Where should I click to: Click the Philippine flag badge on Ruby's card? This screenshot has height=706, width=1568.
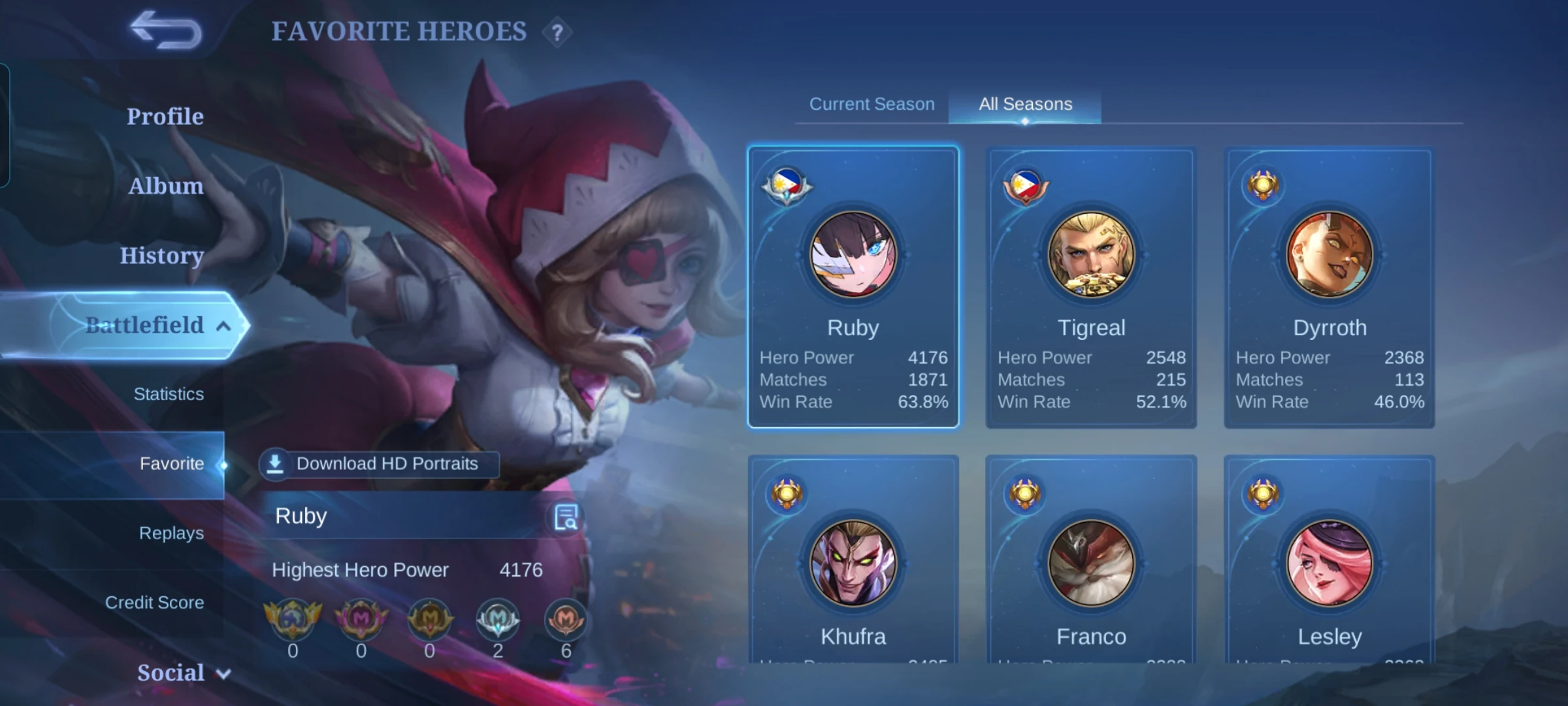click(787, 185)
